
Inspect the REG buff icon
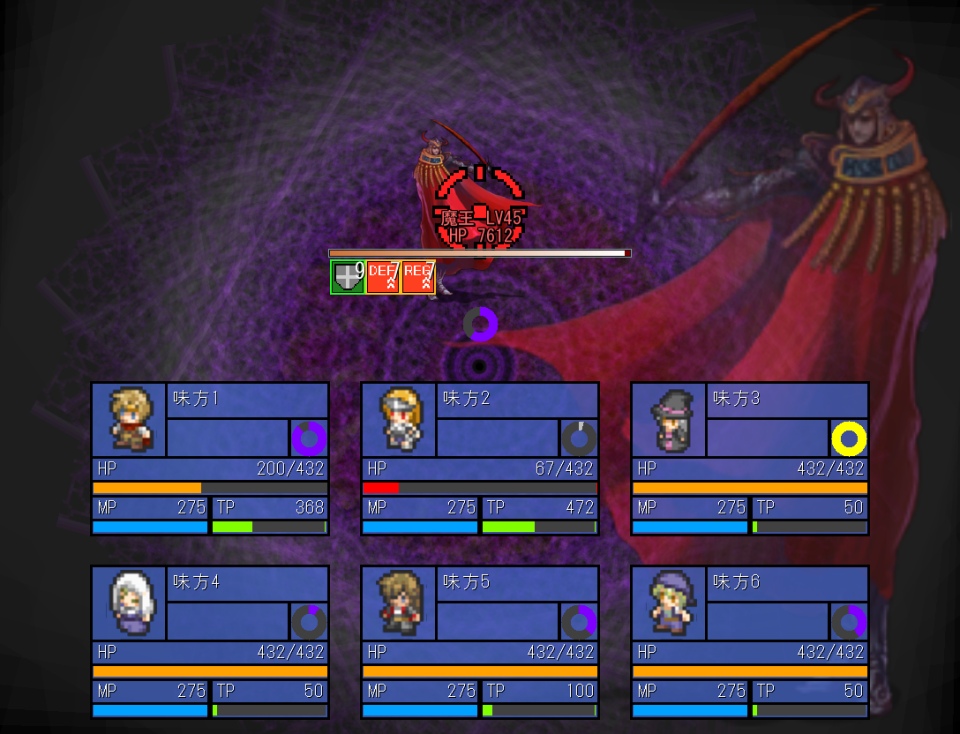(417, 277)
